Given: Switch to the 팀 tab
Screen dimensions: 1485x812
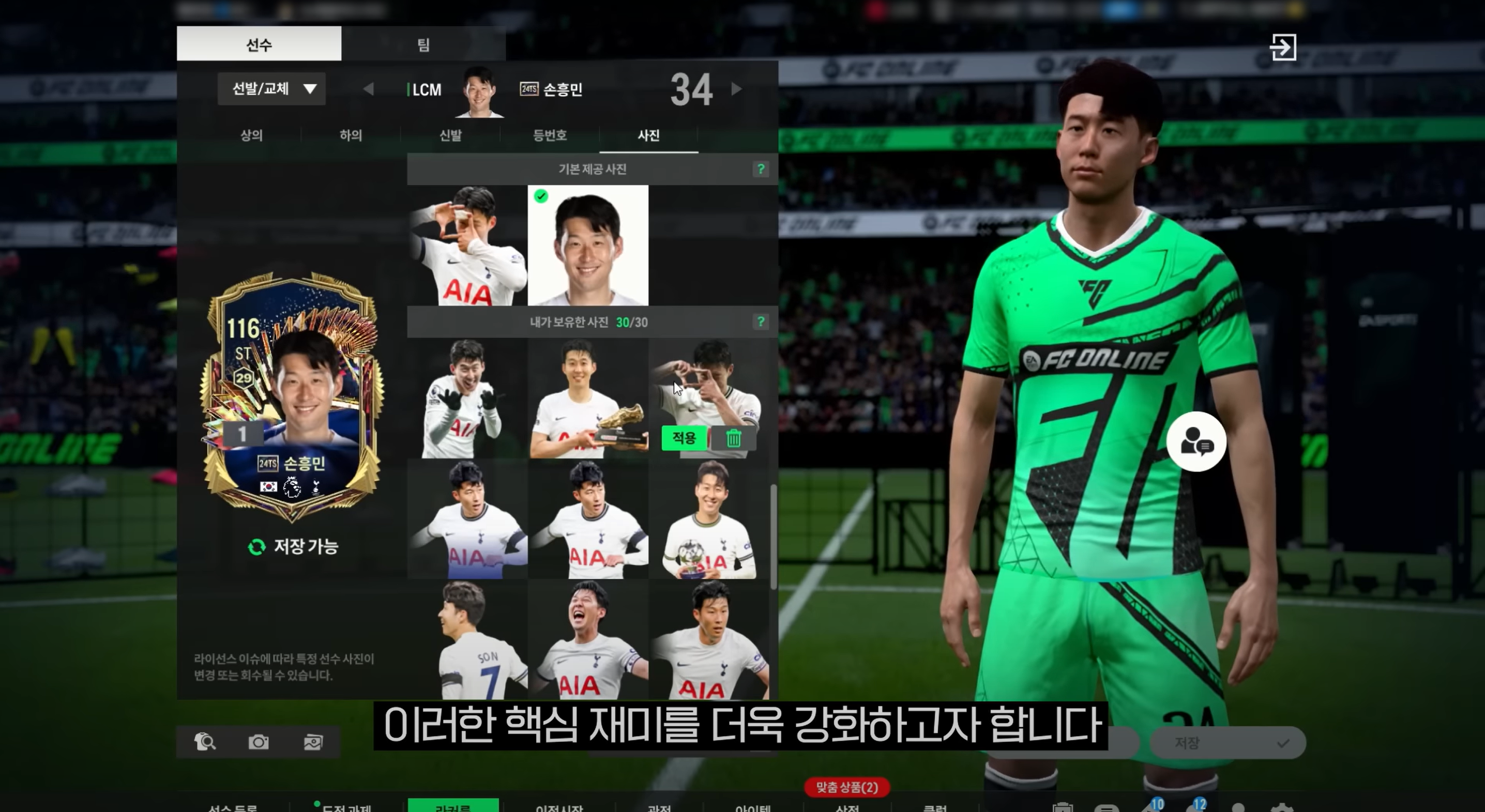Looking at the screenshot, I should 422,45.
